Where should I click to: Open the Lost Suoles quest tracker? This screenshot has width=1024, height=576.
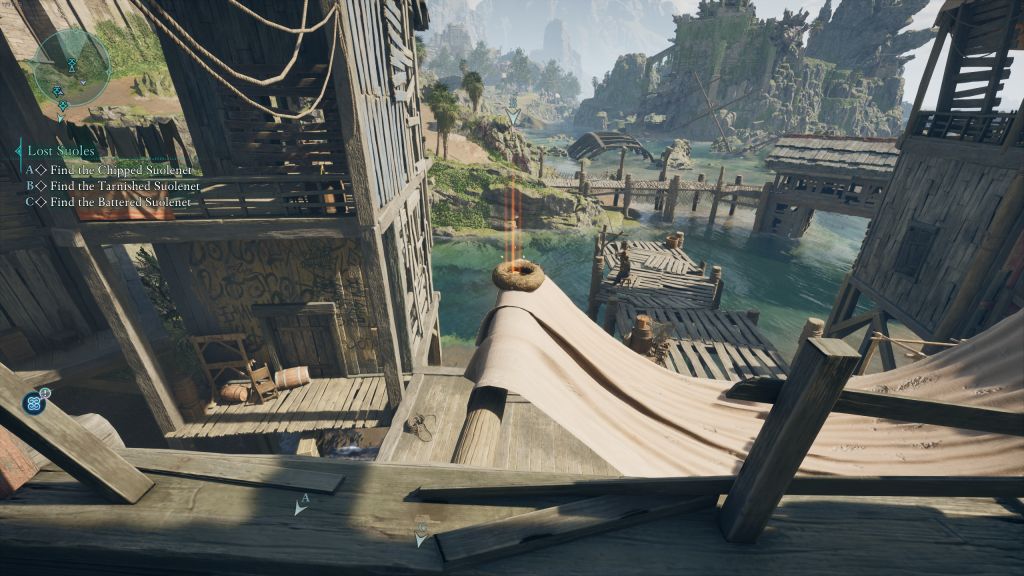(61, 151)
